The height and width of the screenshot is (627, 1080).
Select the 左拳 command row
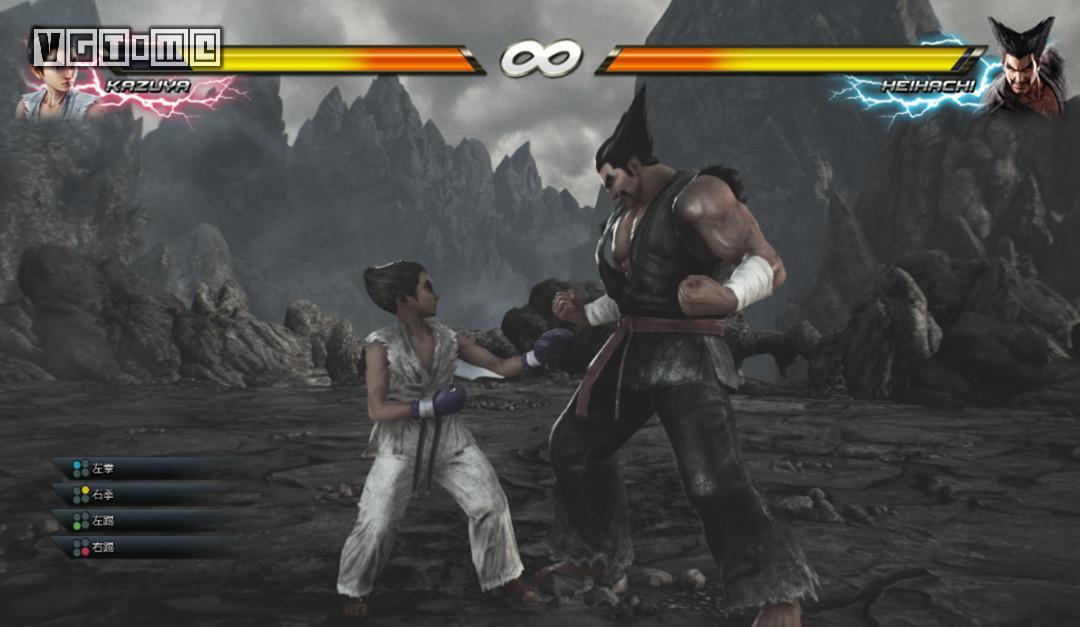(x=140, y=468)
